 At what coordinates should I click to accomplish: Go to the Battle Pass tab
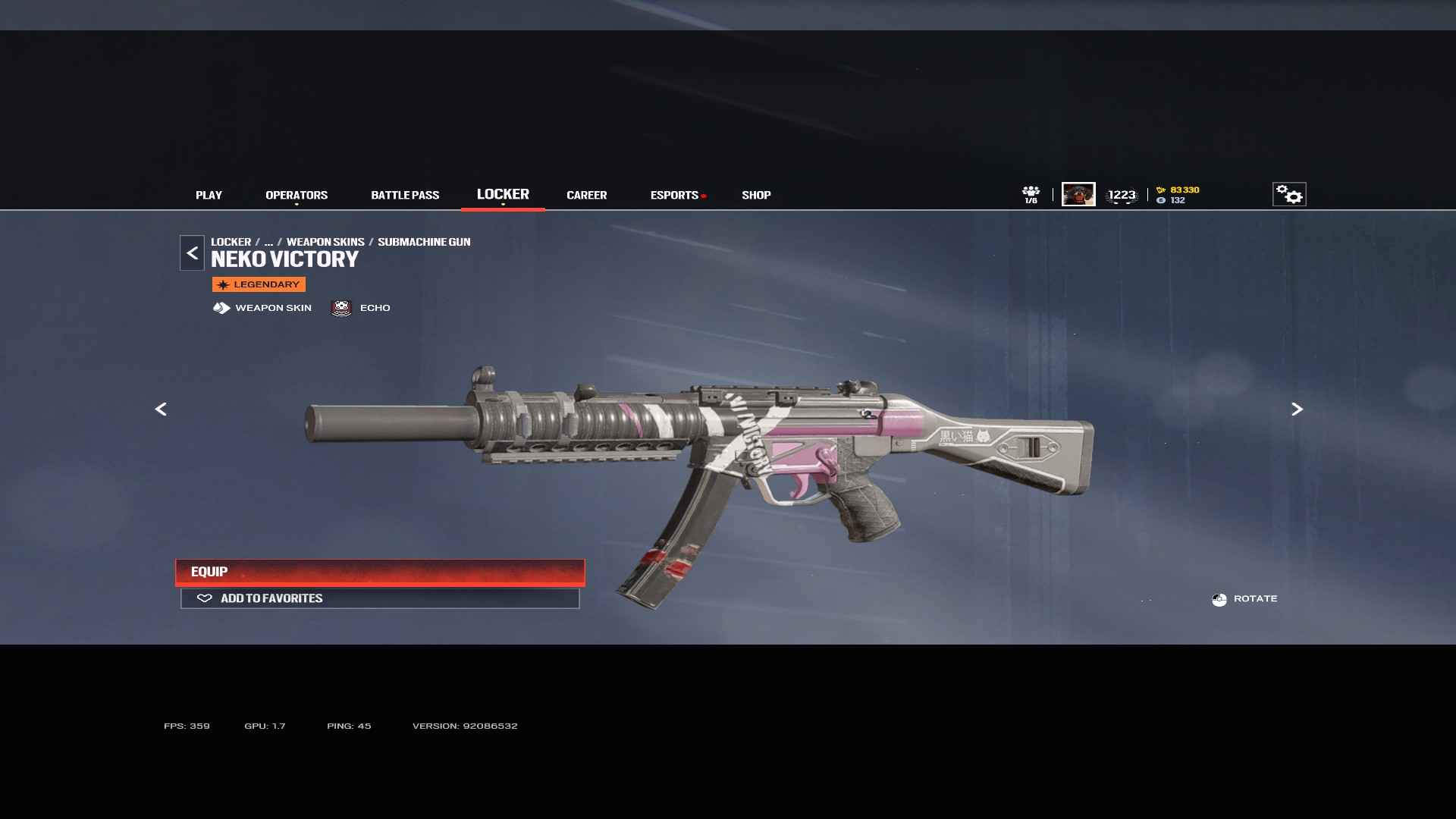pos(405,195)
